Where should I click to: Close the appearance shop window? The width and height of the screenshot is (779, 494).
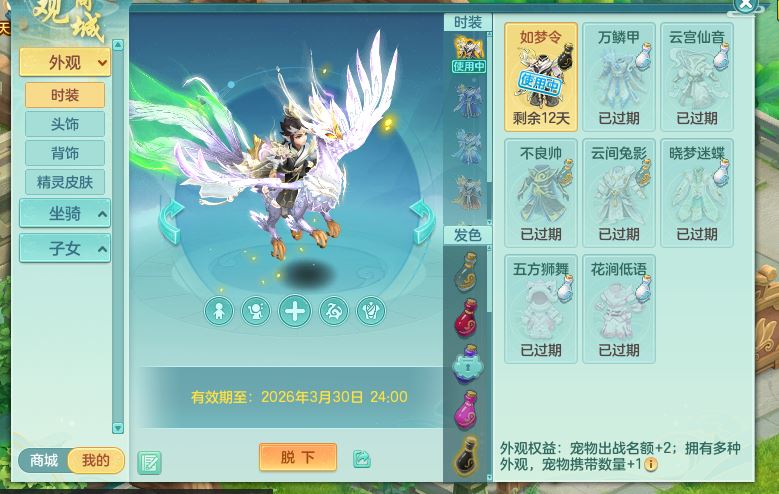coord(746,5)
